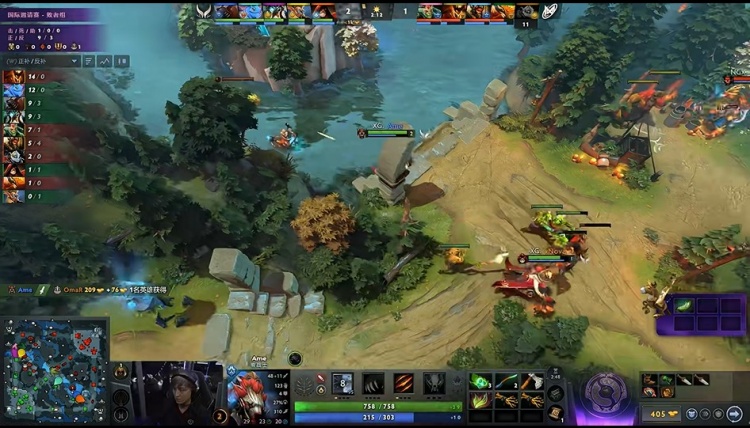Click the purple Aegis emblem in the HUD
Screen dimensions: 750x428
[x=604, y=393]
